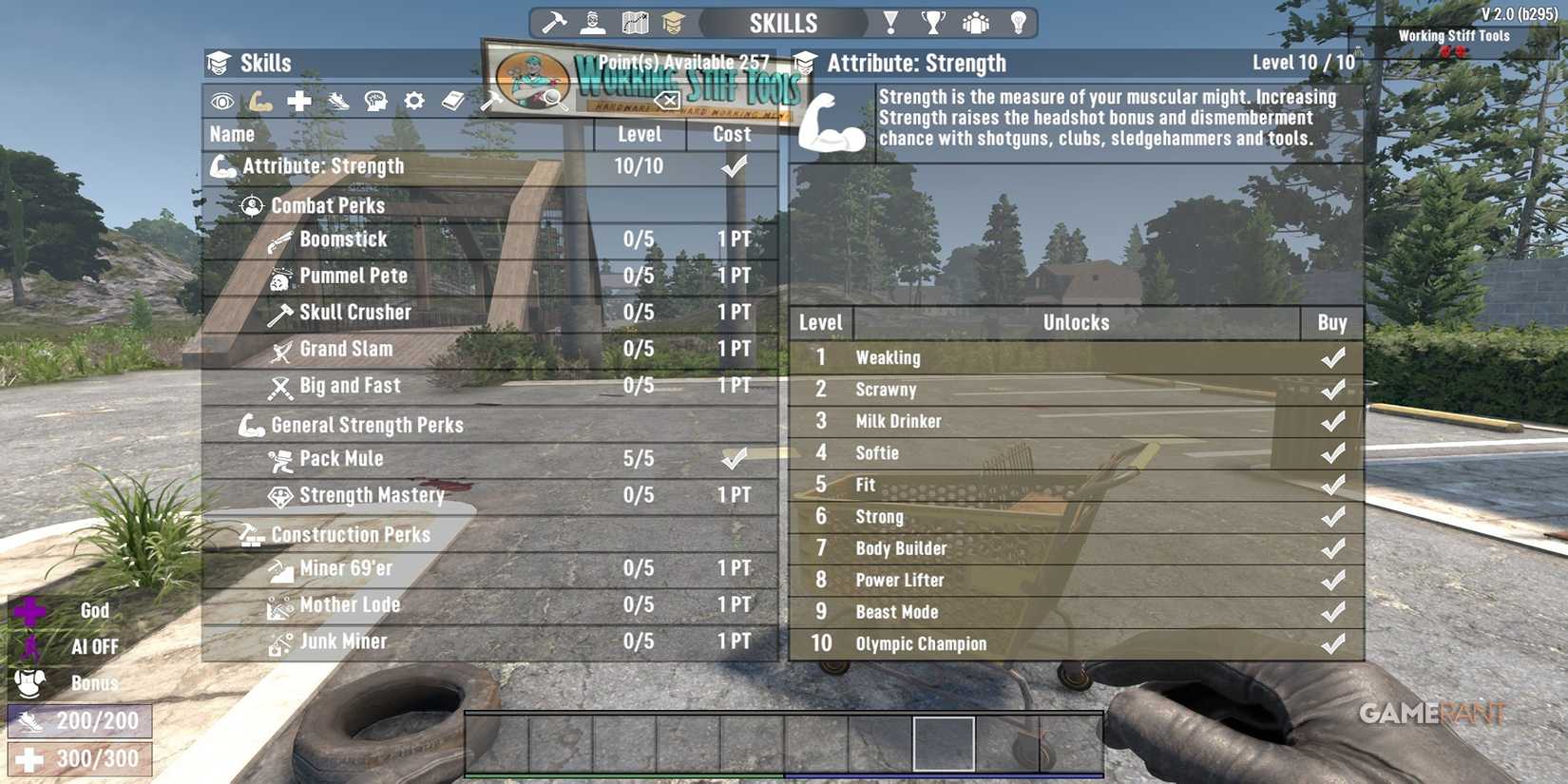
Task: Open the tips lightbulb menu
Action: pyautogui.click(x=1019, y=21)
